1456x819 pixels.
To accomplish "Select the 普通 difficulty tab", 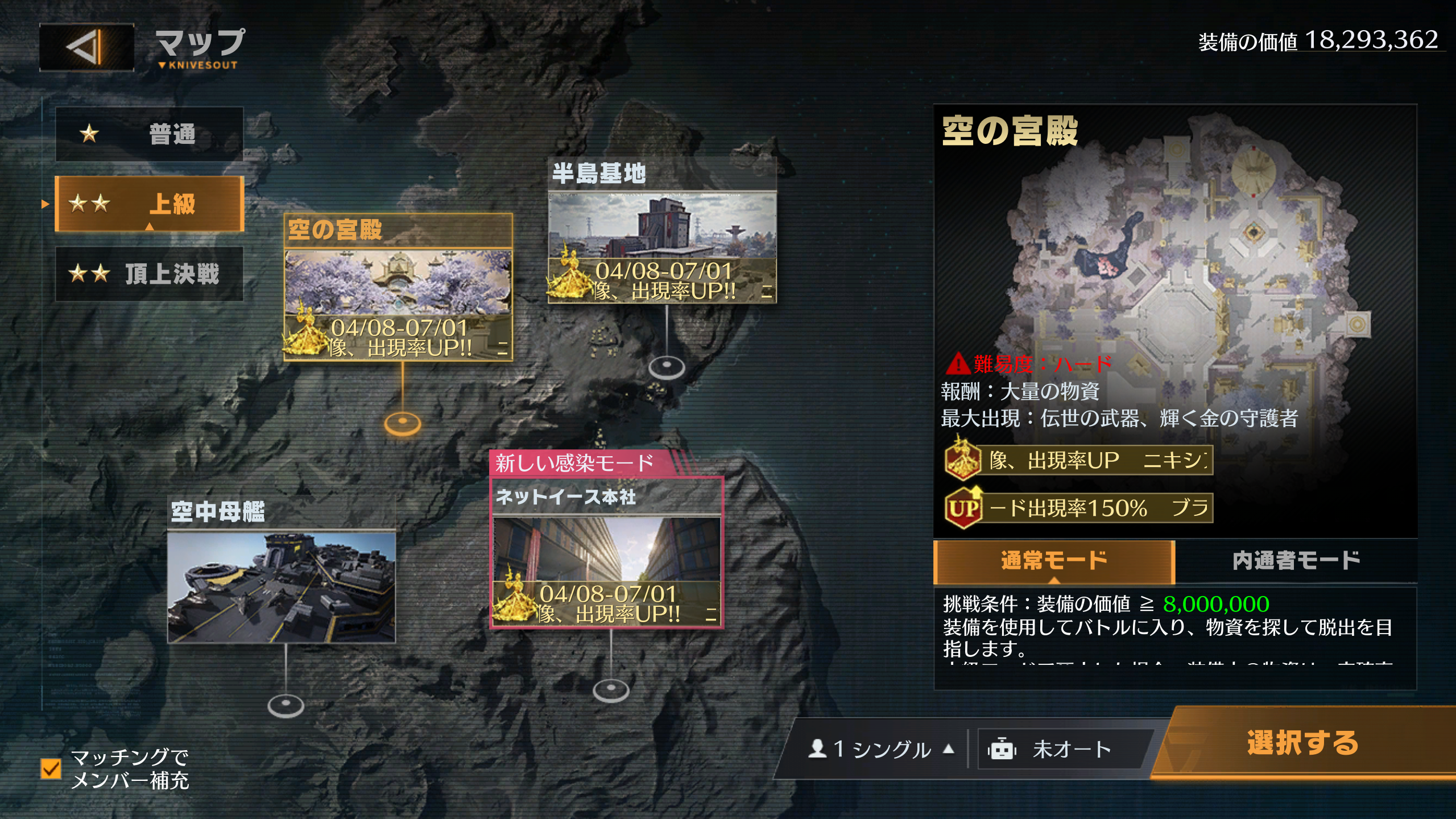I will [150, 134].
